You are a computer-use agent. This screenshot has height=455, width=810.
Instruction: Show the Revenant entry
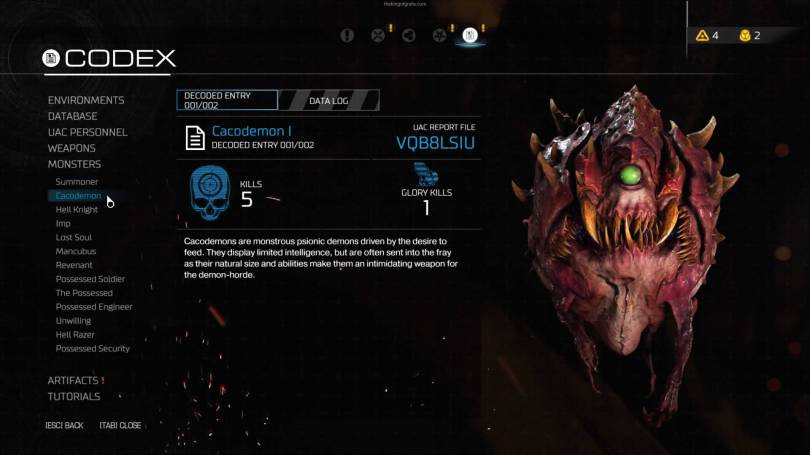pos(76,266)
